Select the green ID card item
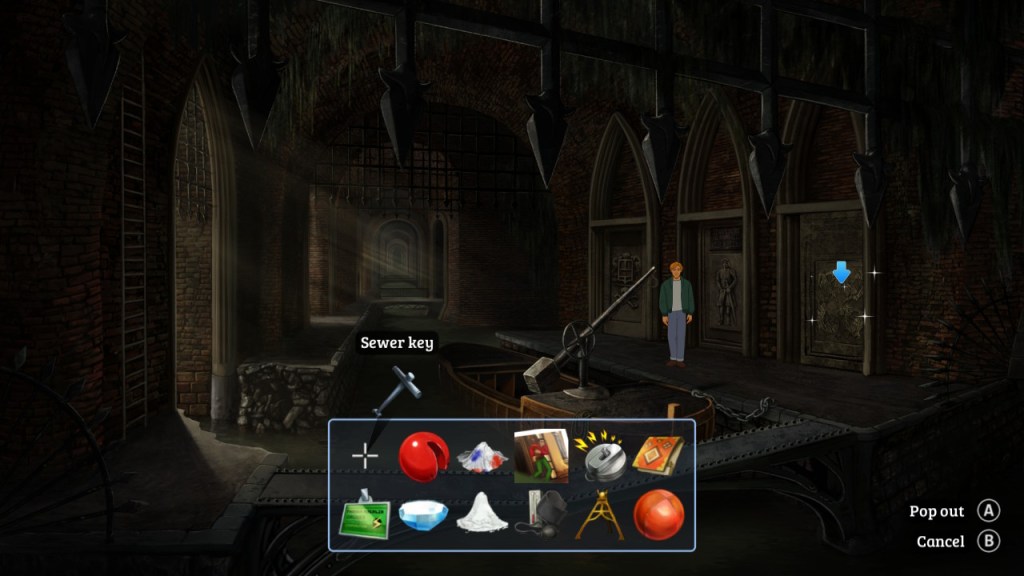This screenshot has width=1024, height=576. 366,514
